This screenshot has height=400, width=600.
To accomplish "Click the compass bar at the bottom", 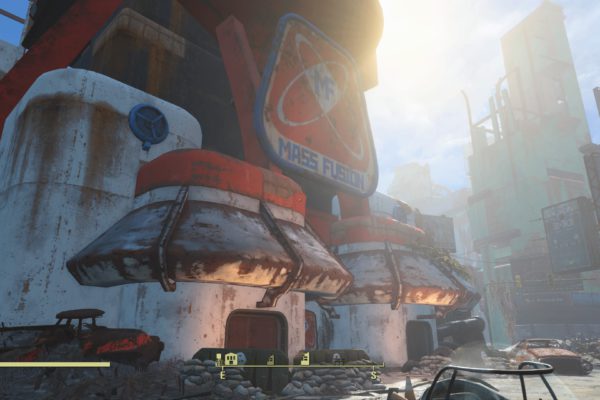I will point(300,366).
